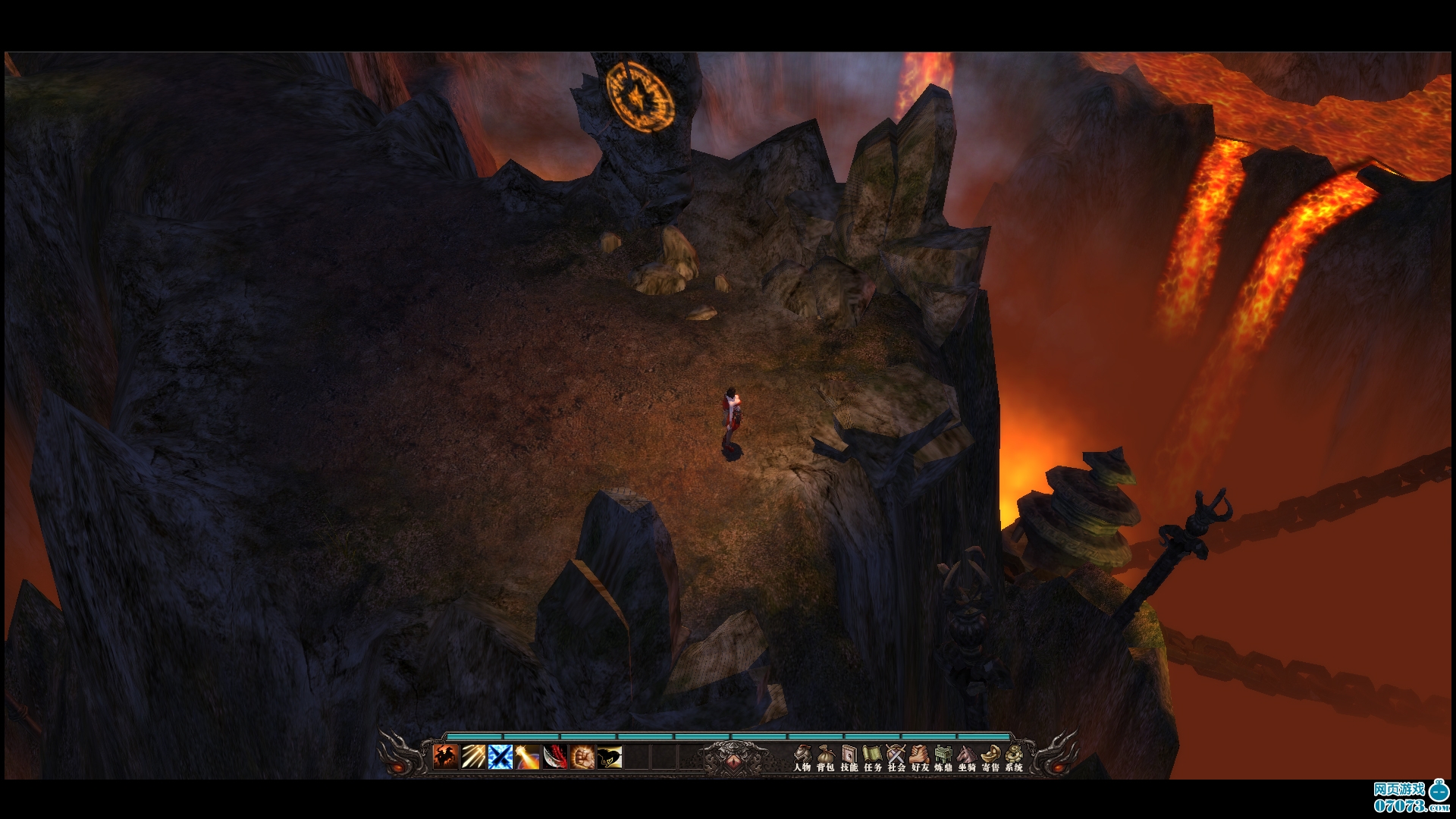Open the 坐骑 mount panel
Viewport: 1456px width, 819px height.
tap(967, 758)
